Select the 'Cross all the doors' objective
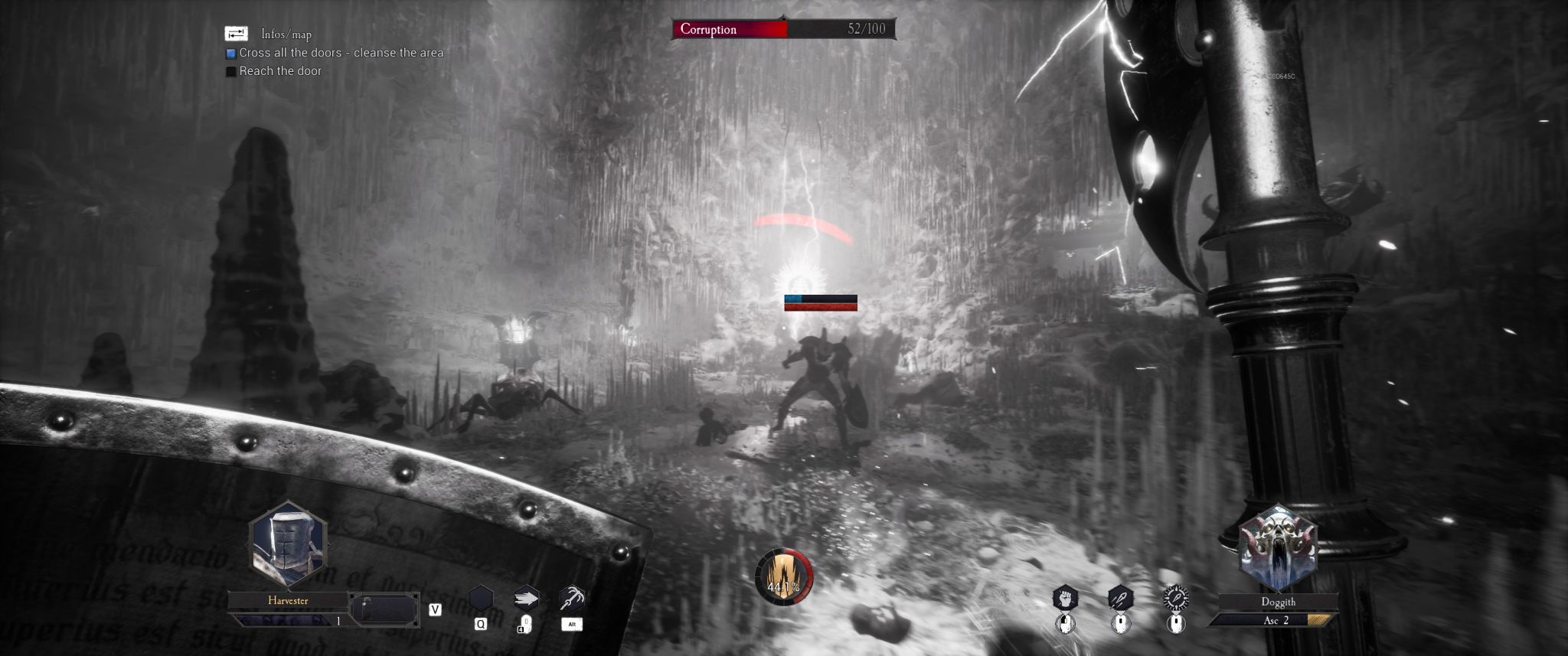The width and height of the screenshot is (1568, 656). 341,53
